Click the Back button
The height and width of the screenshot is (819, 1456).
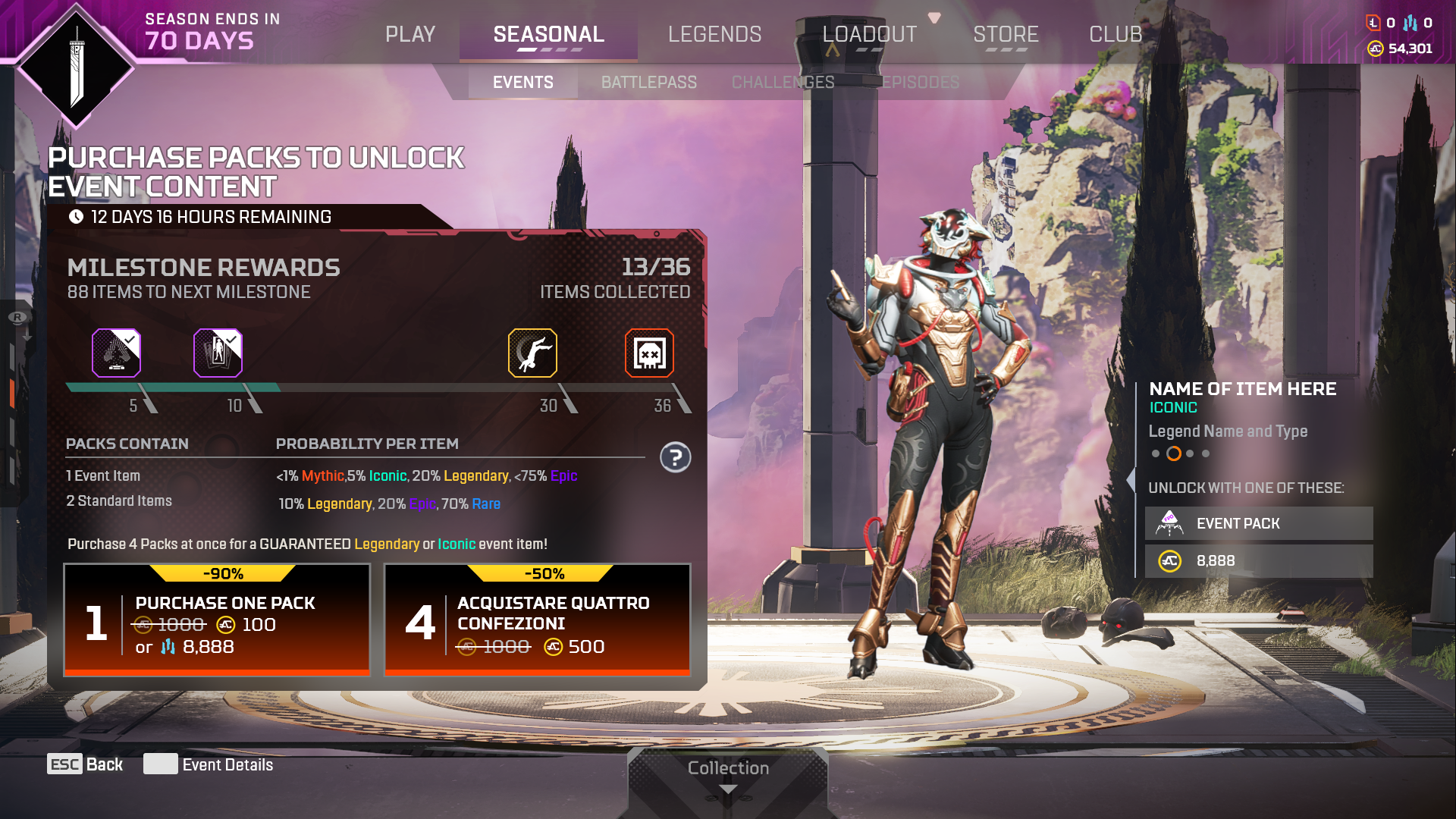(x=85, y=764)
